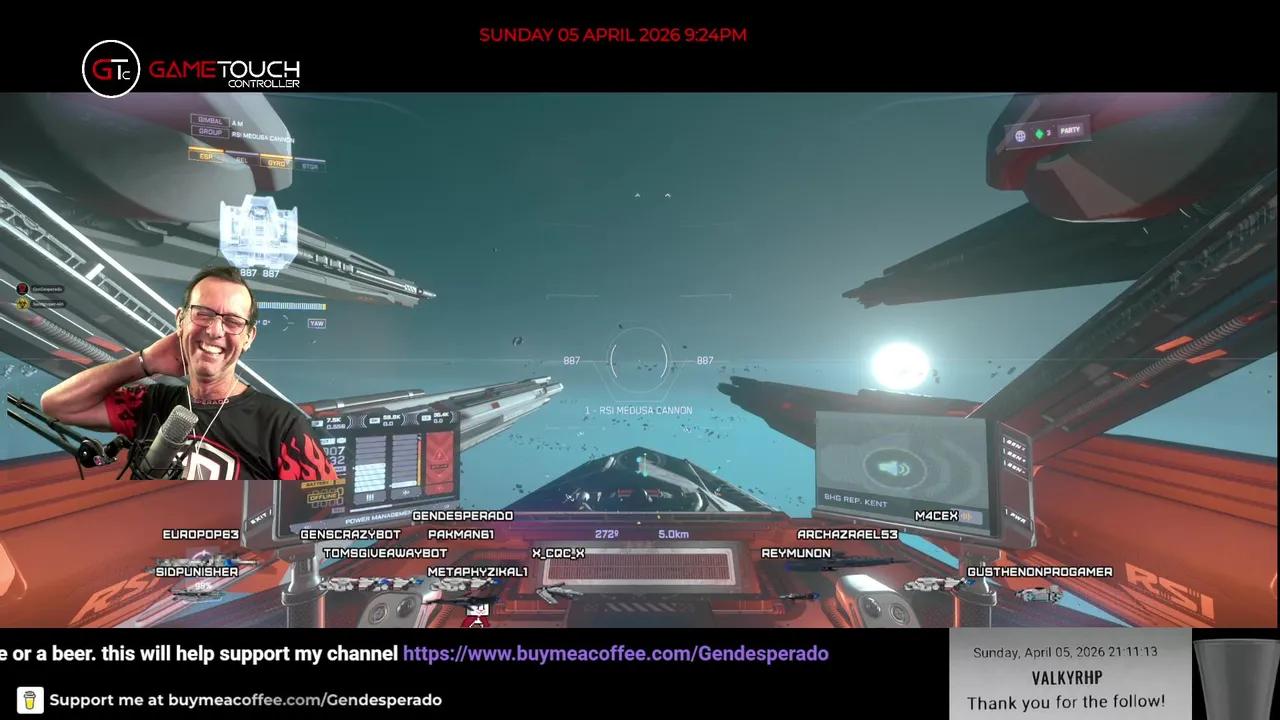Click the streamer avatar in chat overlay

[22, 289]
